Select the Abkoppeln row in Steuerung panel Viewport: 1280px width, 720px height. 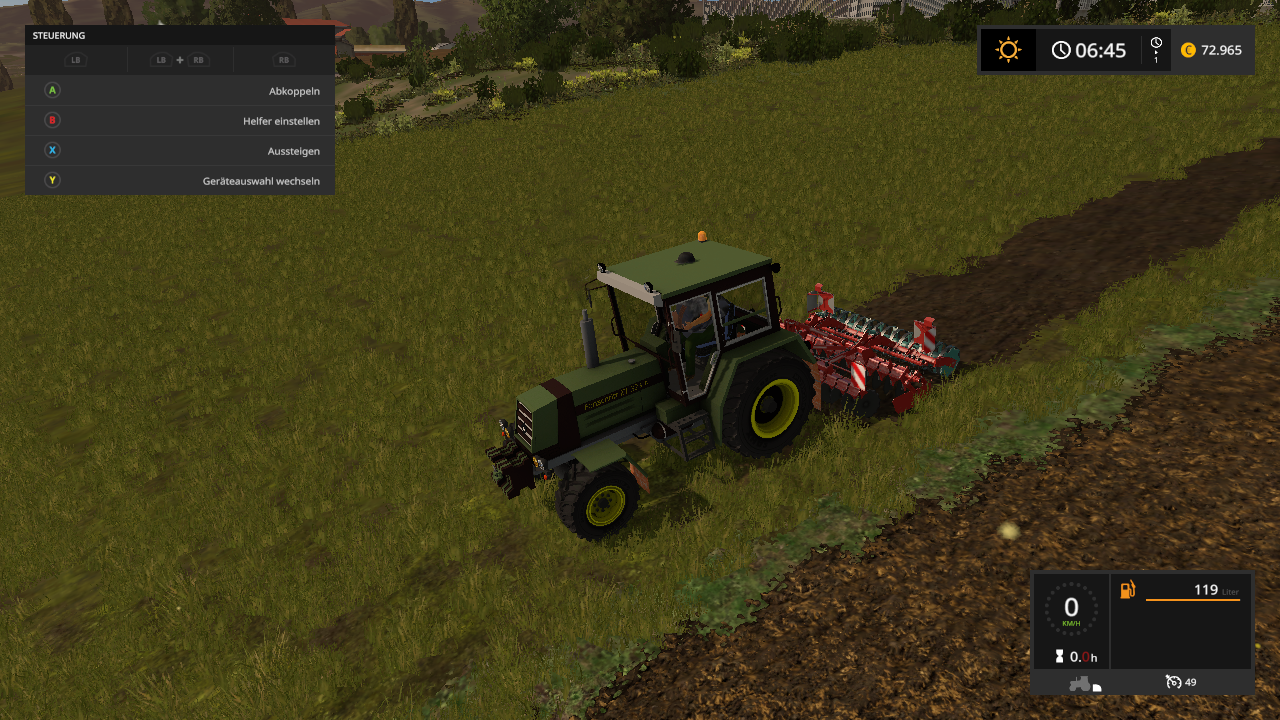[x=180, y=91]
